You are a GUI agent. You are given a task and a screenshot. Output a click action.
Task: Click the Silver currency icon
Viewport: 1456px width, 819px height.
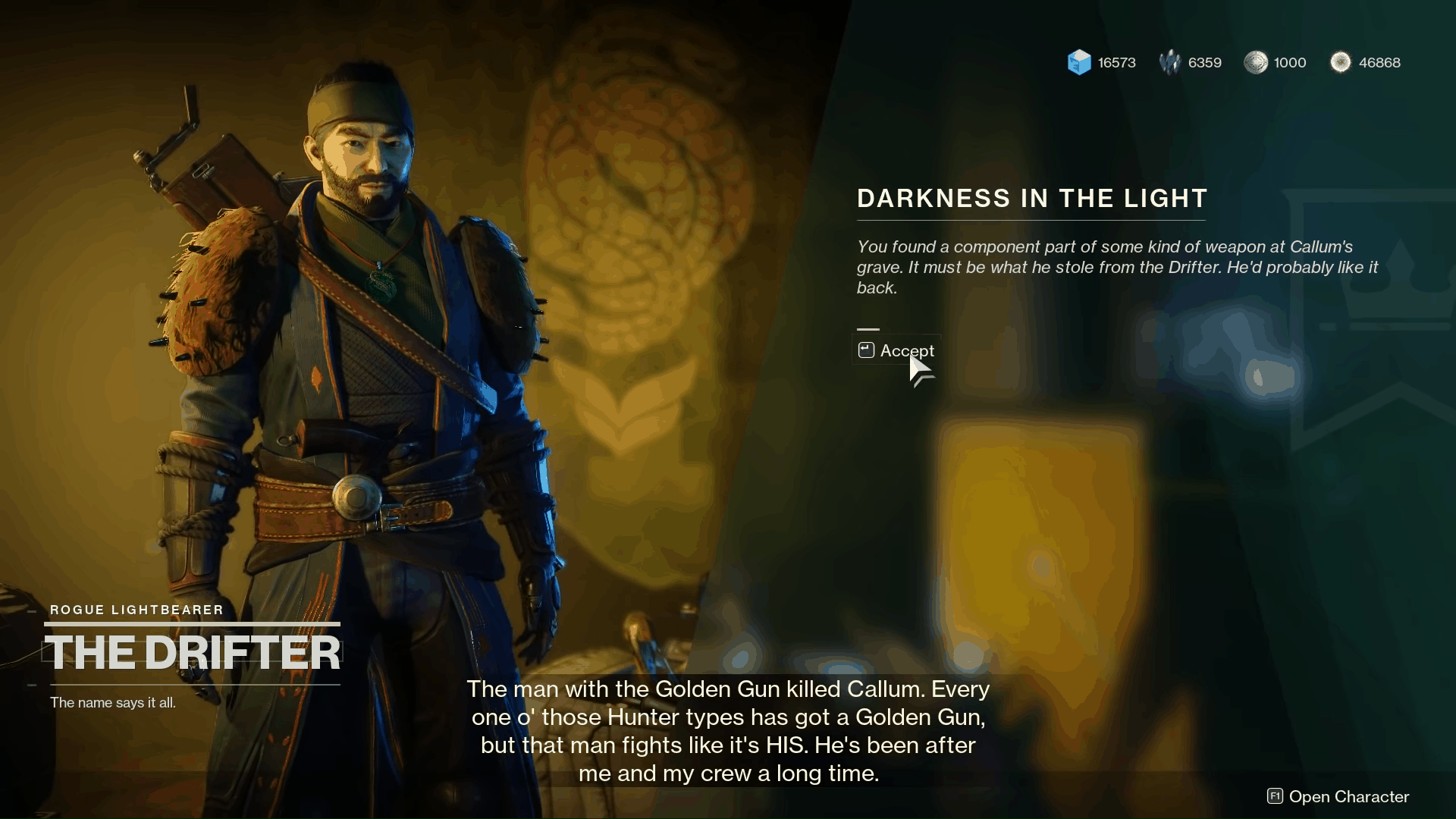(x=1257, y=63)
